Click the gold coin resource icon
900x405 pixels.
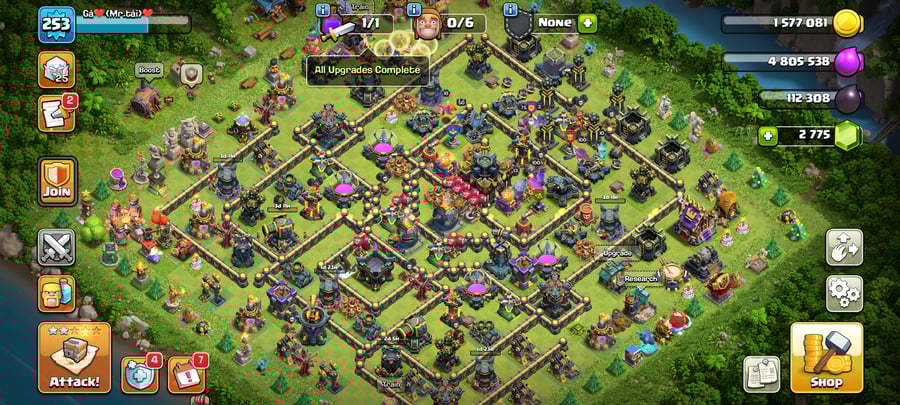click(x=848, y=23)
